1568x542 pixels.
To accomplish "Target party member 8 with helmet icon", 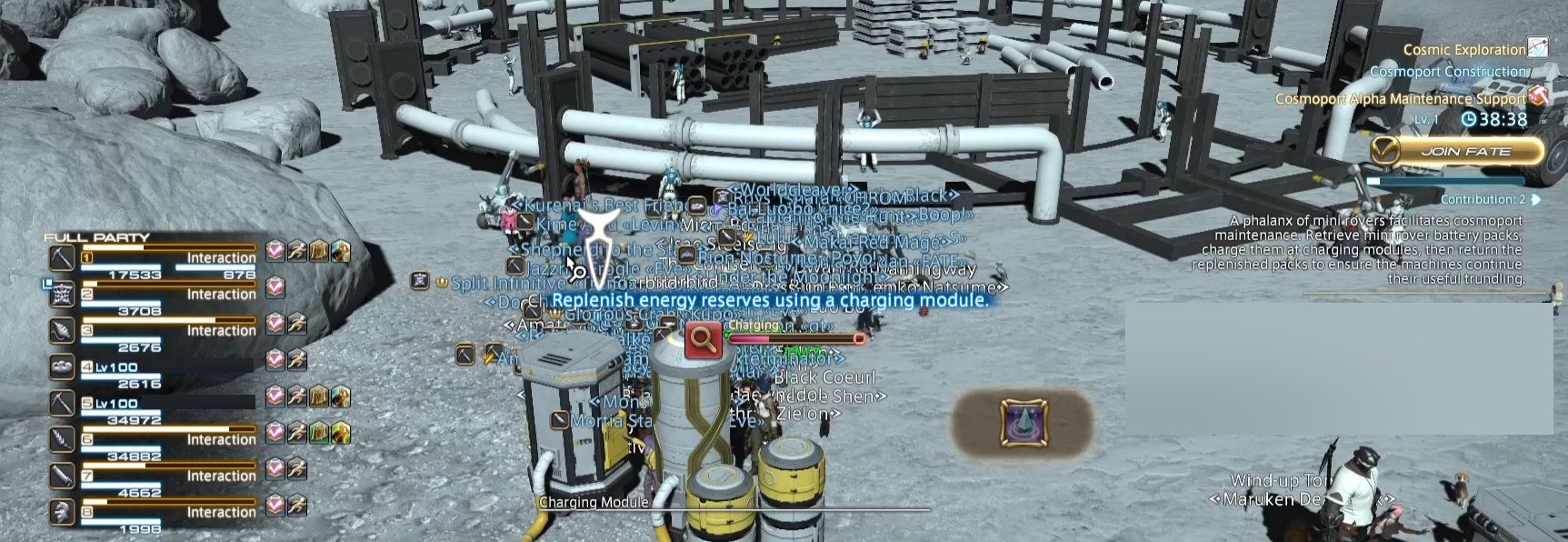I will pos(62,513).
